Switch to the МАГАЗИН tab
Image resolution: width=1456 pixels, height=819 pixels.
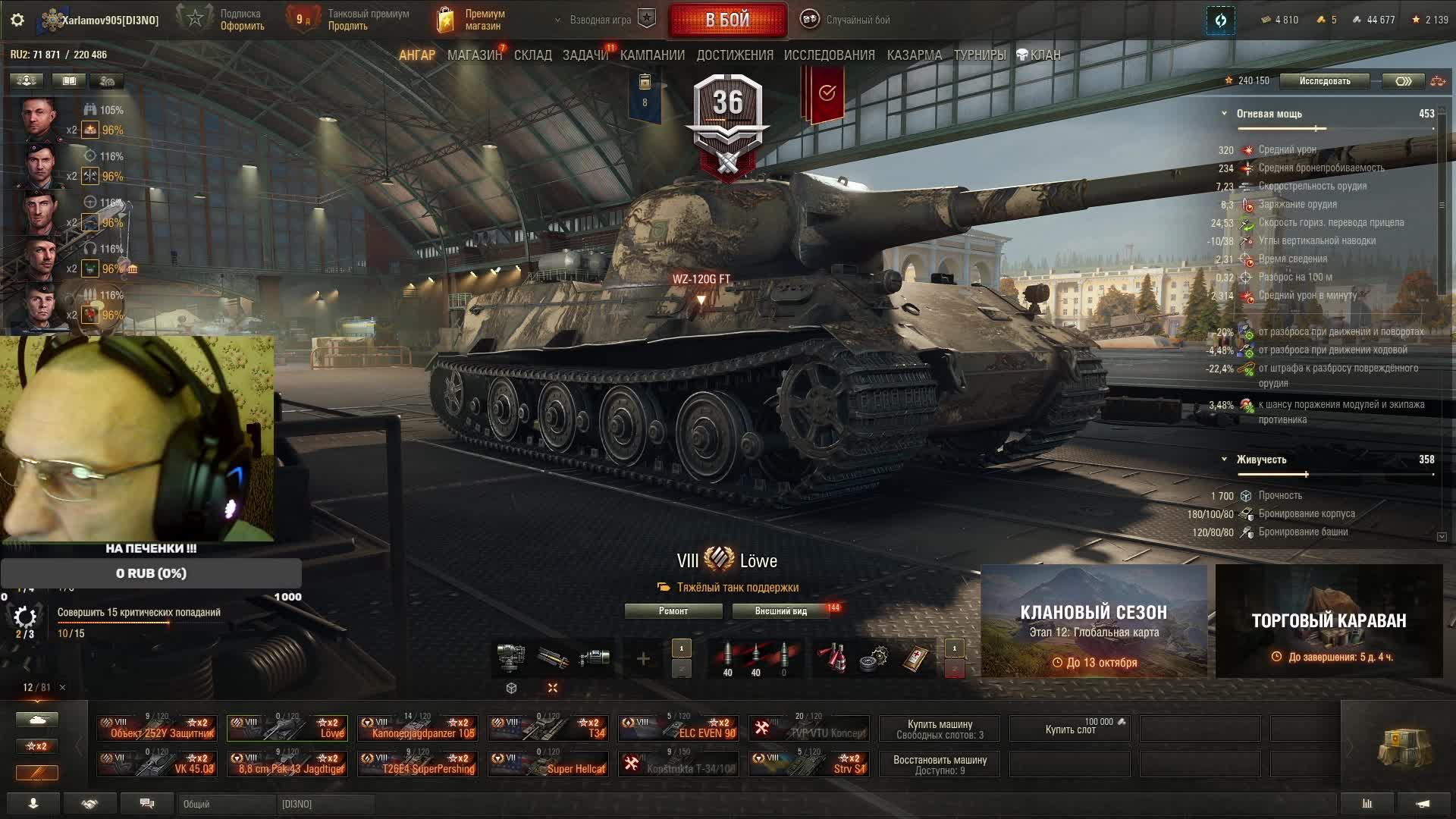pos(474,55)
